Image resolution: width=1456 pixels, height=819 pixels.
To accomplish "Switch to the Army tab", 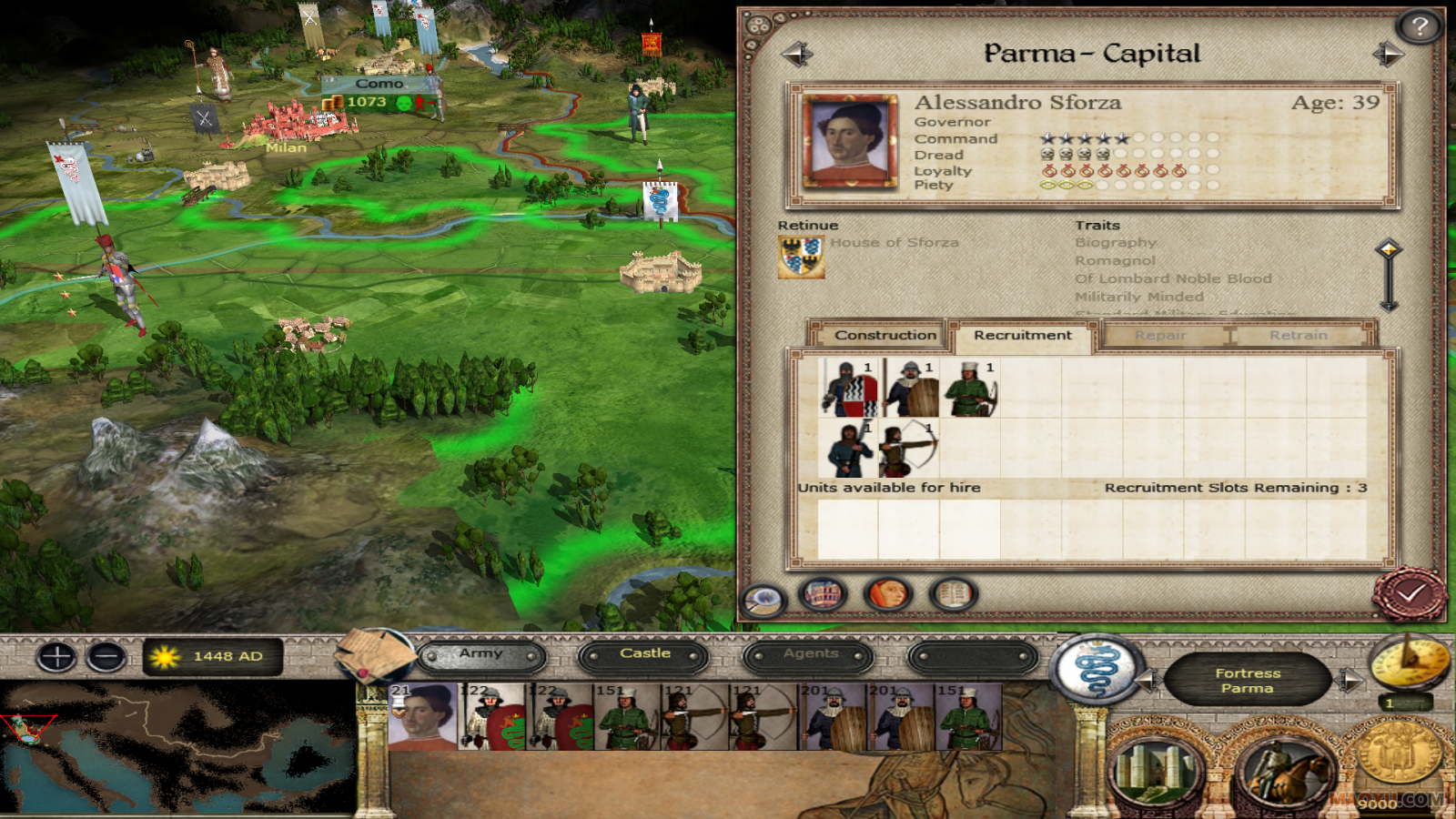I will [480, 654].
